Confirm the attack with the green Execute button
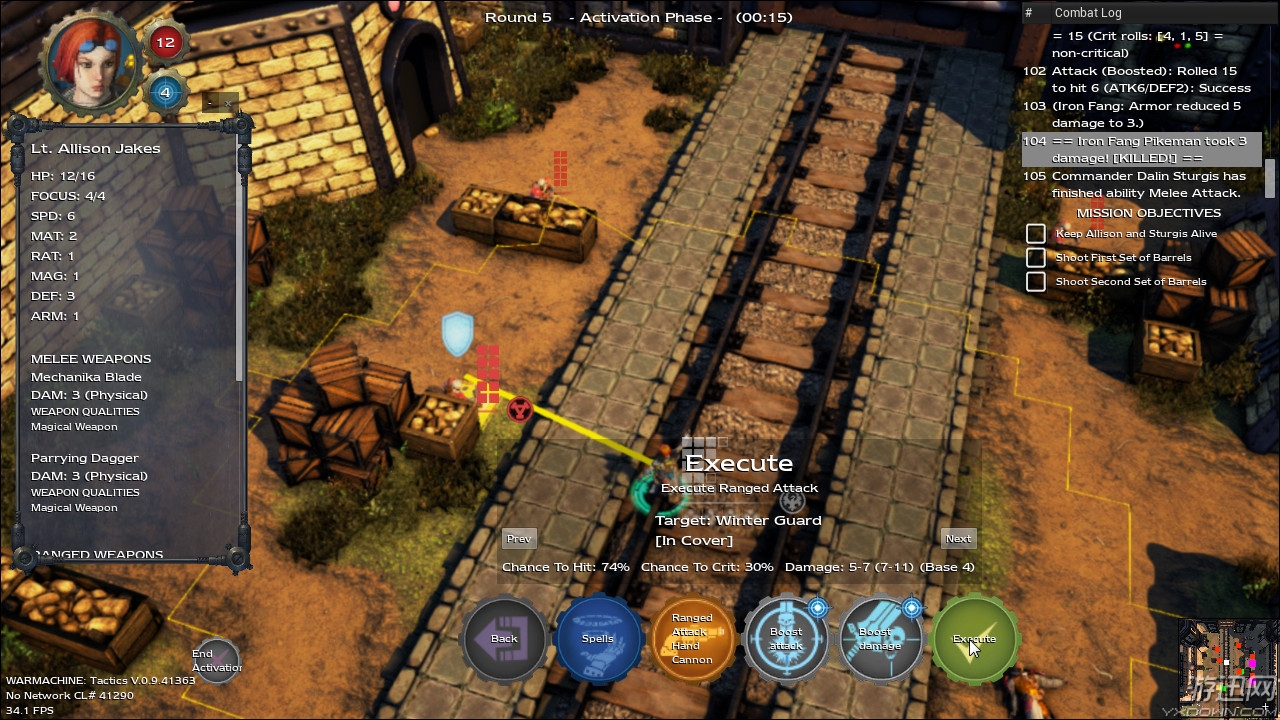The height and width of the screenshot is (720, 1280). (974, 639)
